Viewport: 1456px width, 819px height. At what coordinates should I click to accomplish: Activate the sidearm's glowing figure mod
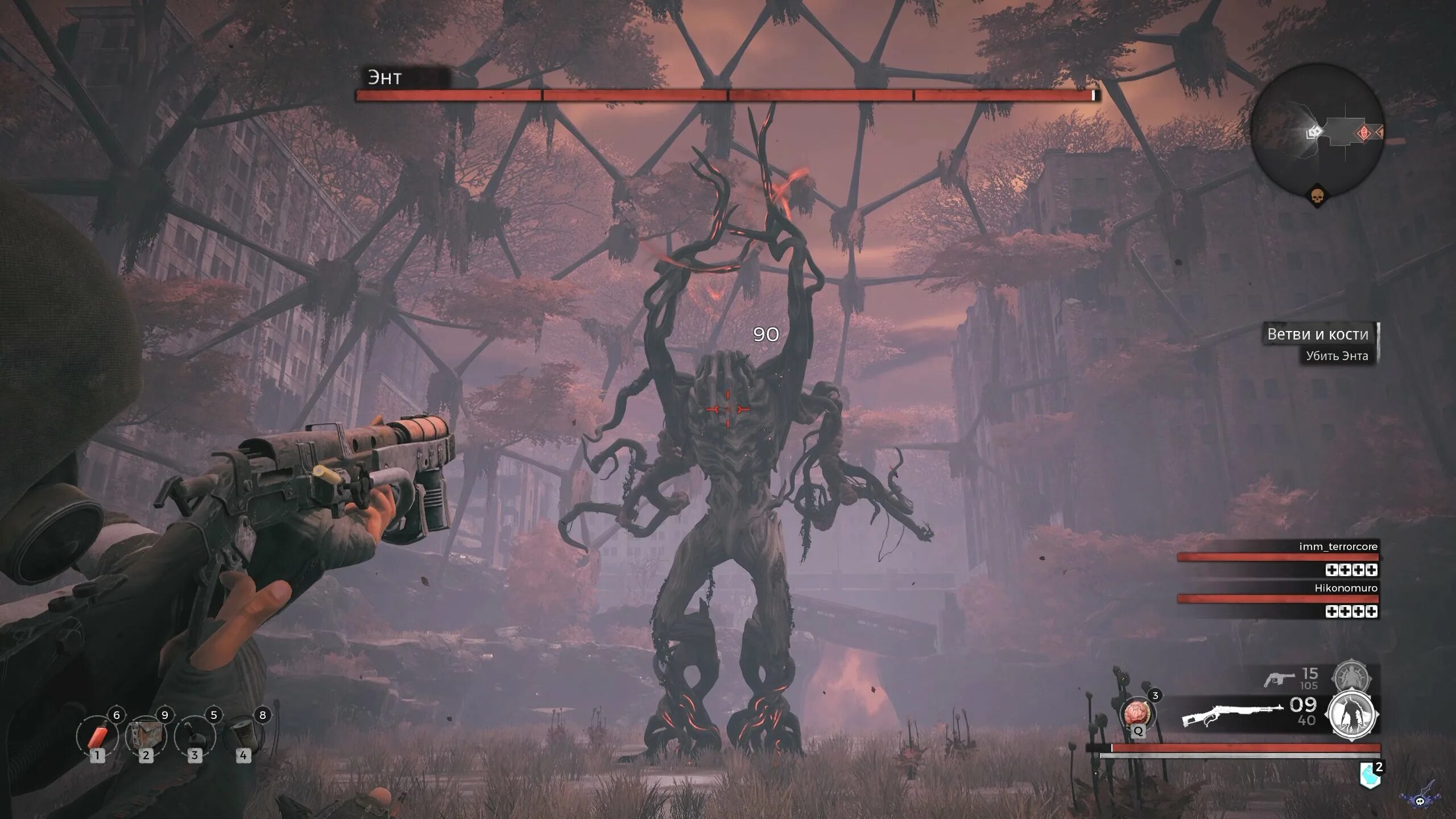tap(1352, 678)
